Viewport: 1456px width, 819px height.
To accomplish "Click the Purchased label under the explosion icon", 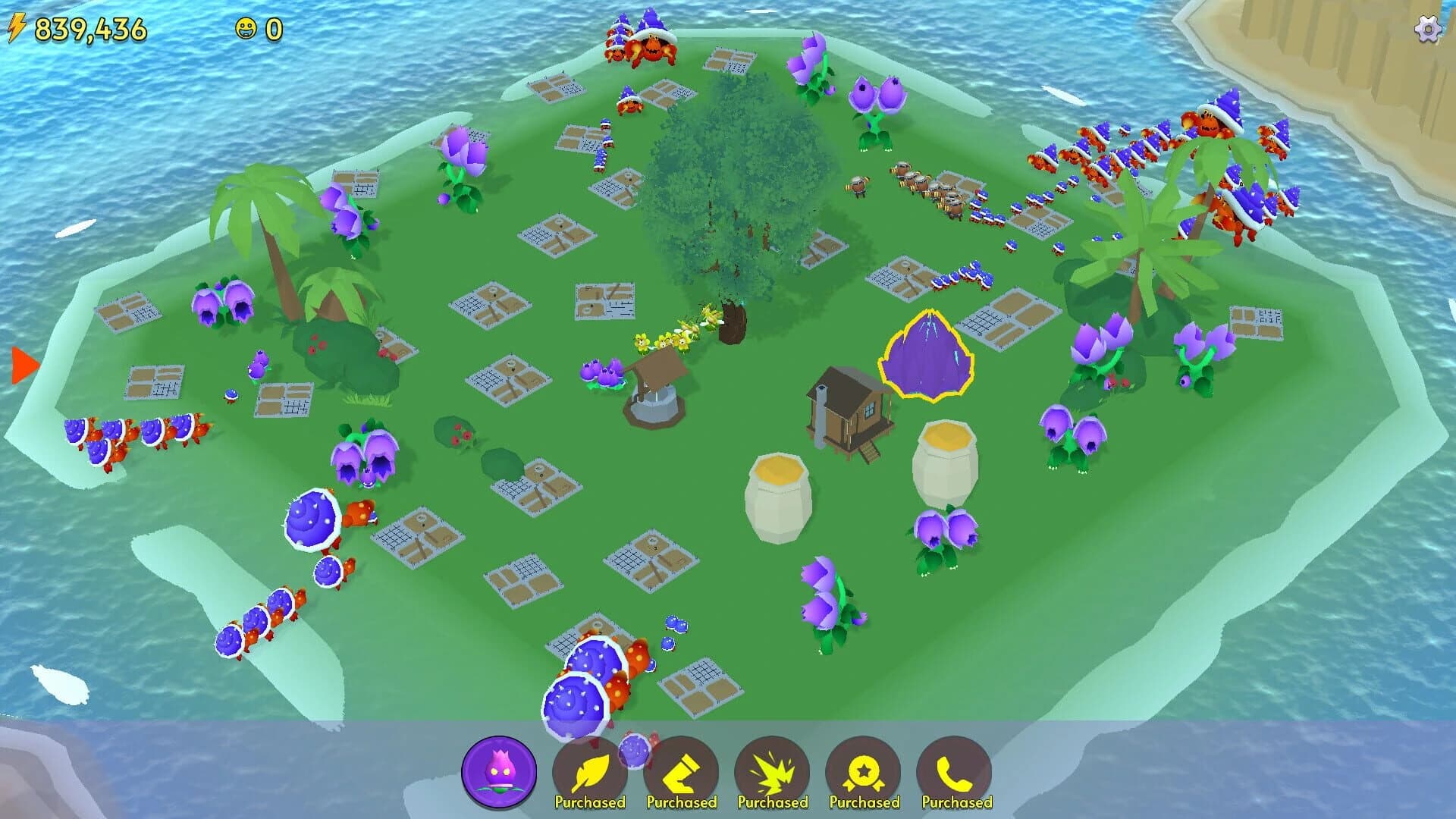I will point(775,802).
